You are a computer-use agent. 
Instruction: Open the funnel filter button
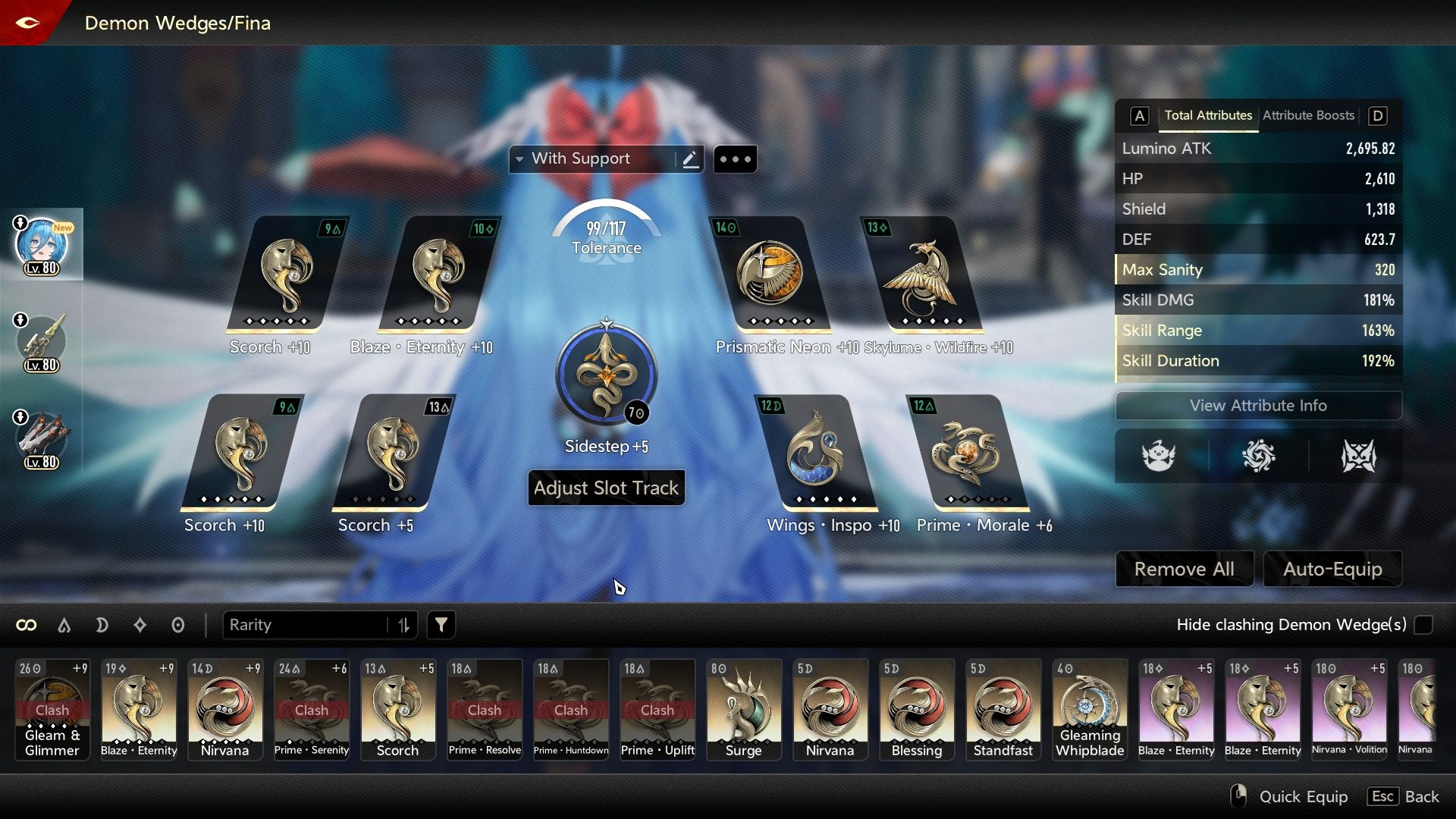tap(441, 625)
